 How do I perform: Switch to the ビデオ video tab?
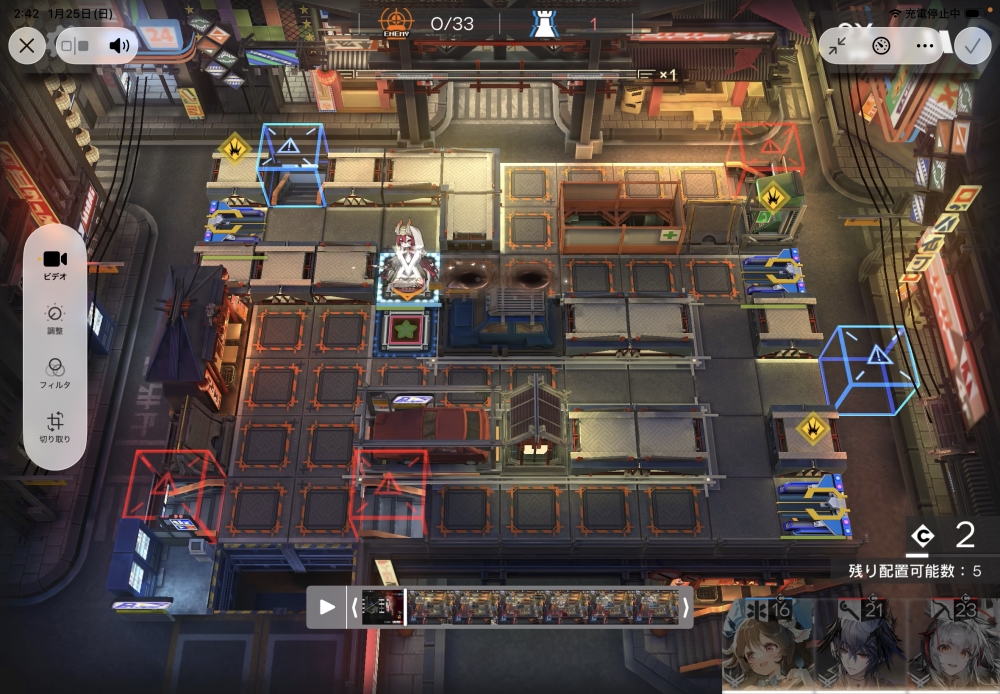click(x=55, y=264)
